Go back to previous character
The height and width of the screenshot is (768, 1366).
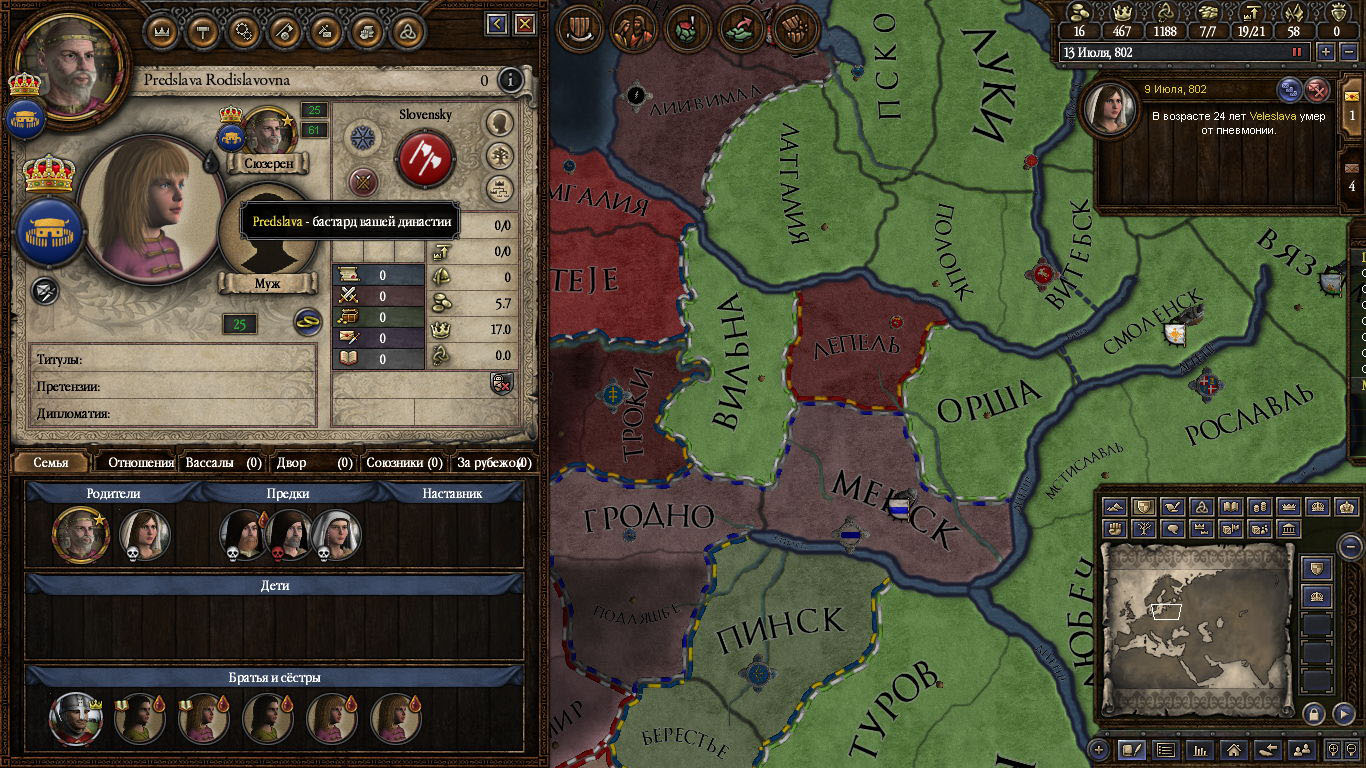(497, 24)
